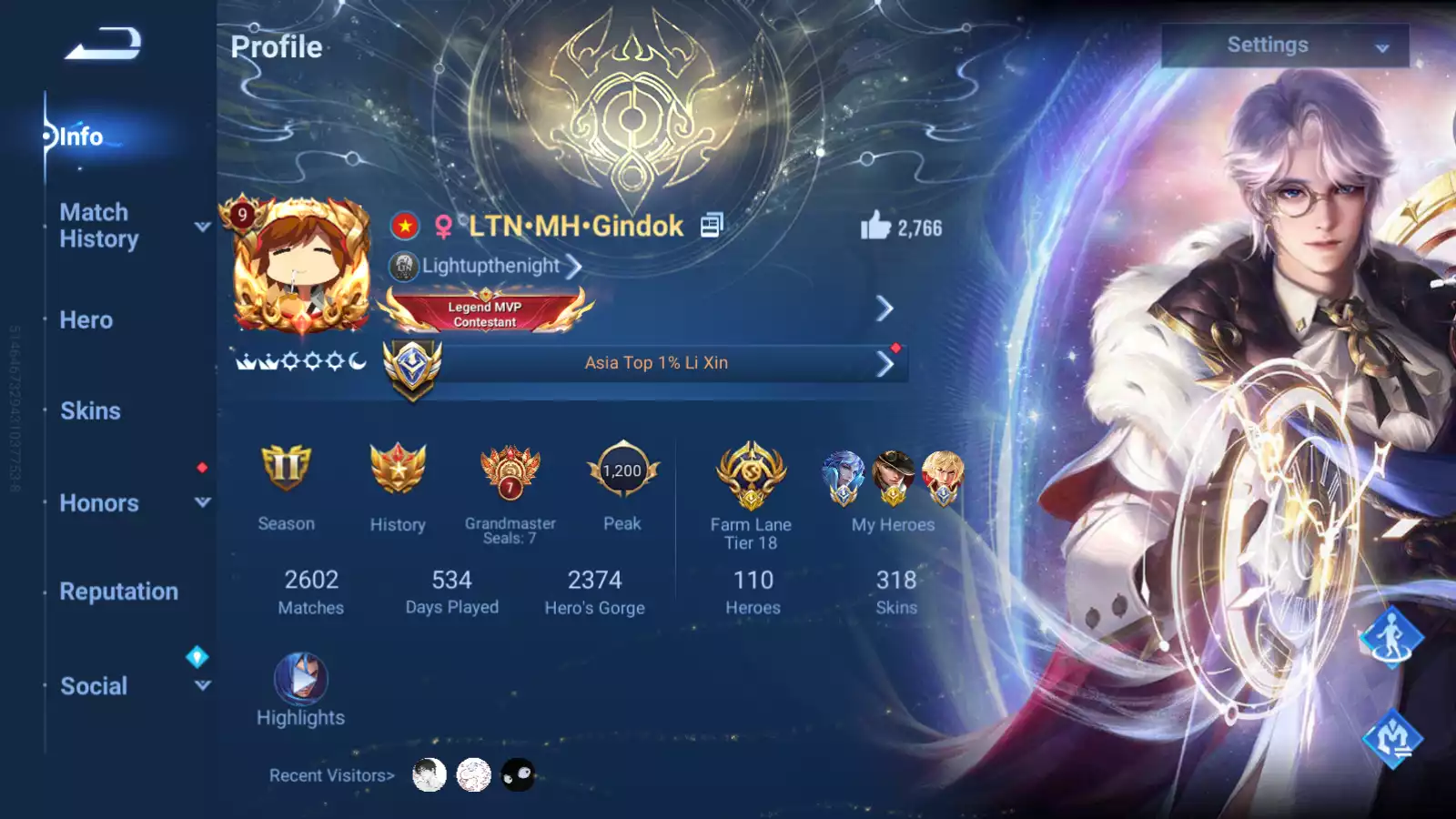The image size is (1456, 819).
Task: Open the Recent Visitors list
Action: click(331, 775)
